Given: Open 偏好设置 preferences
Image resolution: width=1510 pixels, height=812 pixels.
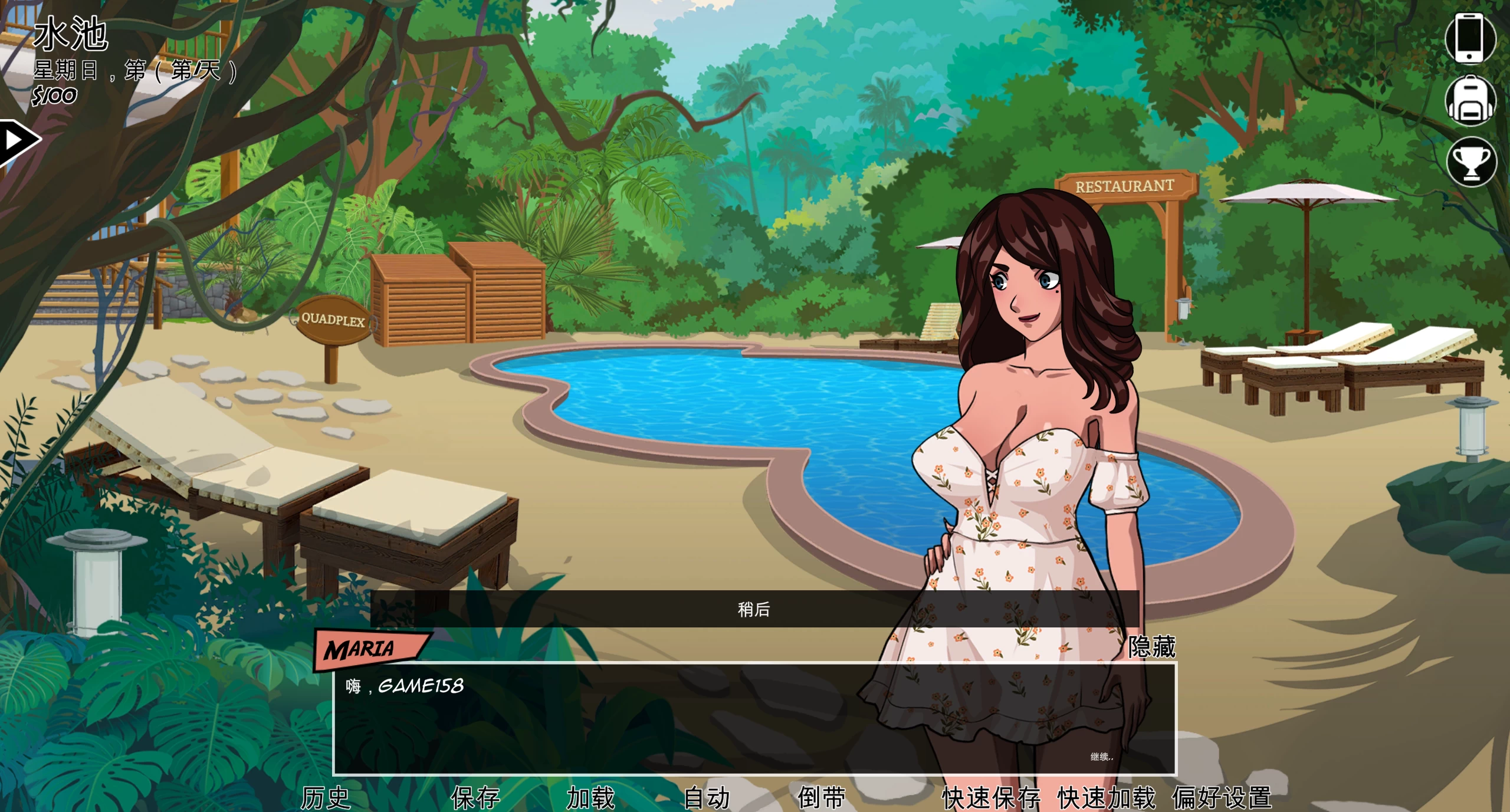Looking at the screenshot, I should [1222, 798].
